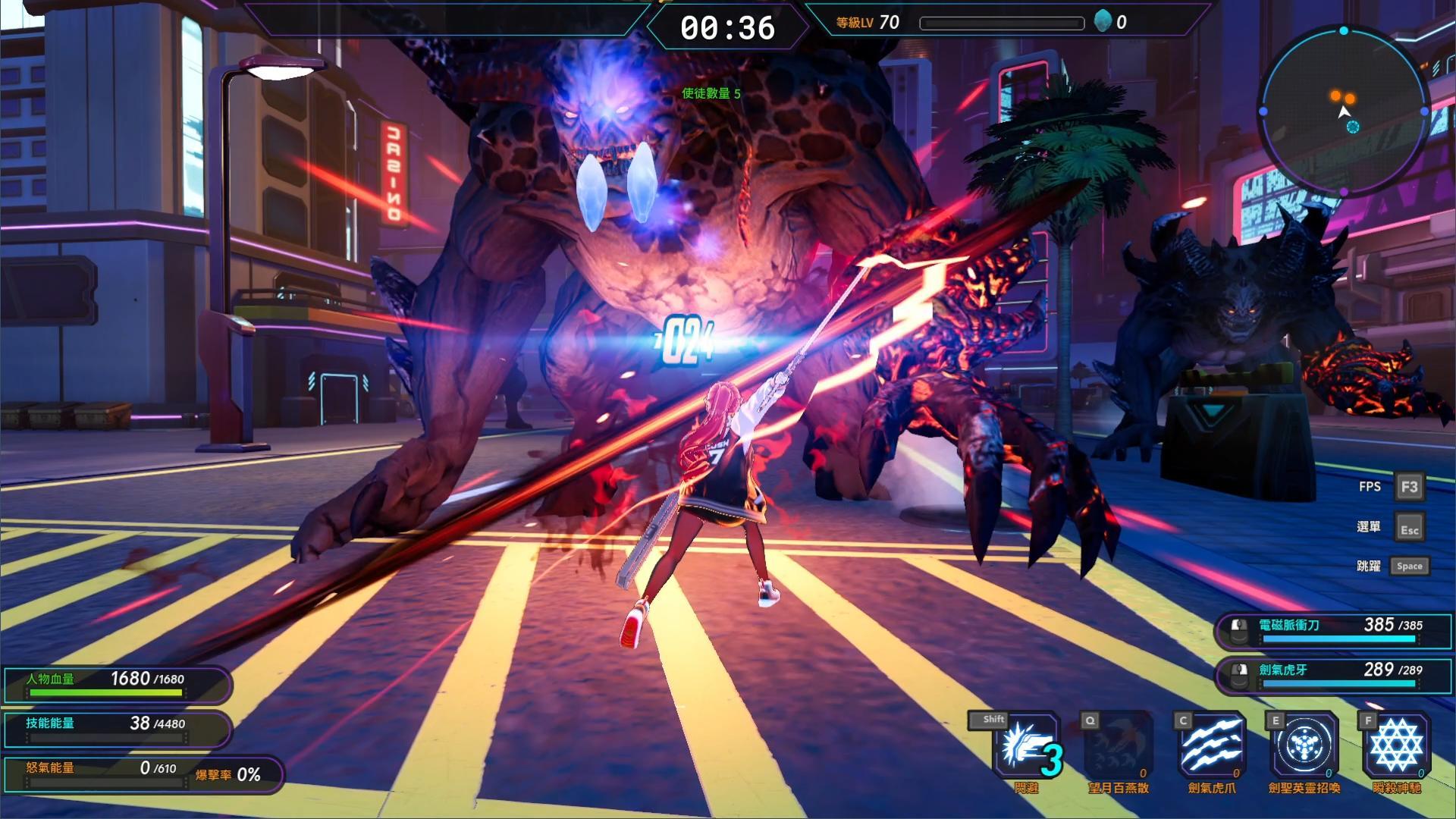The image size is (1456, 819).
Task: Activate the 瞬殺神馳 hexagram skill
Action: tap(1396, 746)
